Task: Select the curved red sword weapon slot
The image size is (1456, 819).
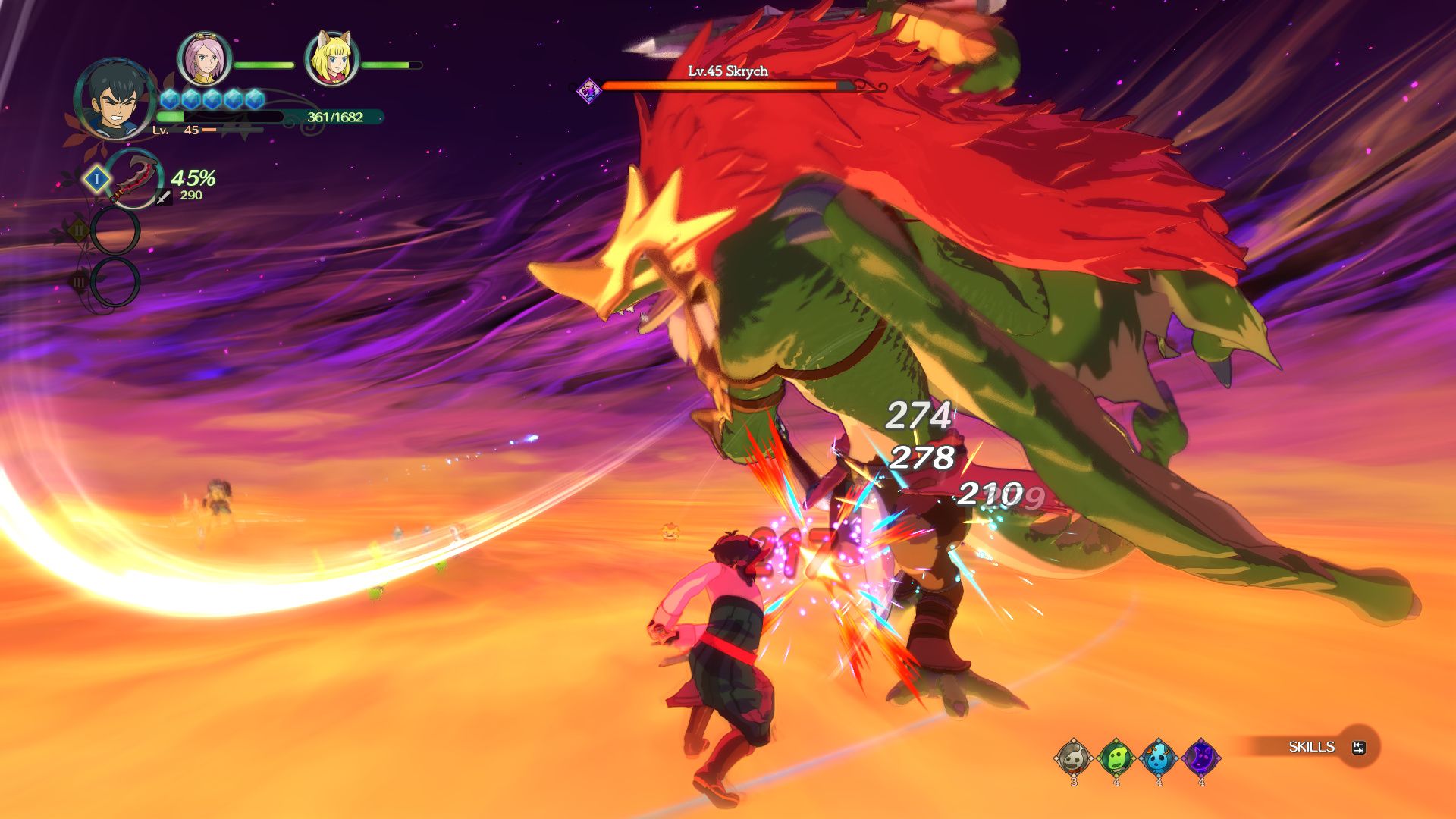Action: 133,179
